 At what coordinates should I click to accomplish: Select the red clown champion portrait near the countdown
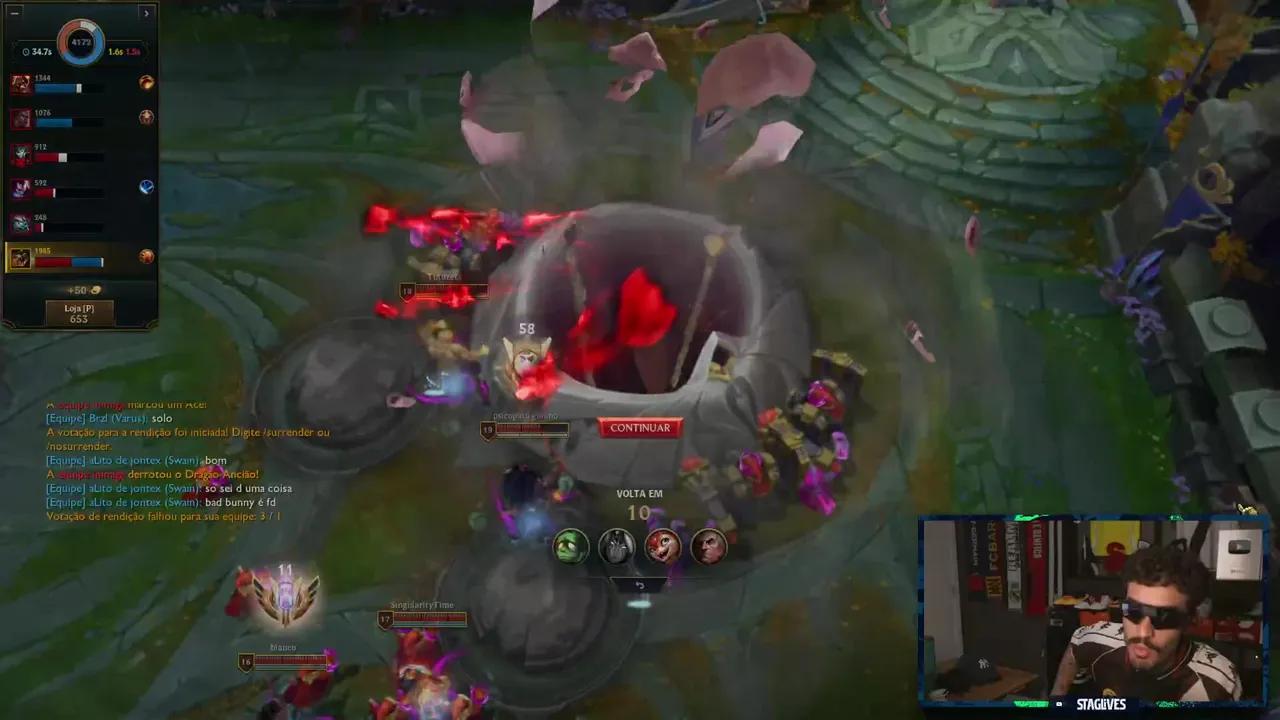(x=663, y=546)
